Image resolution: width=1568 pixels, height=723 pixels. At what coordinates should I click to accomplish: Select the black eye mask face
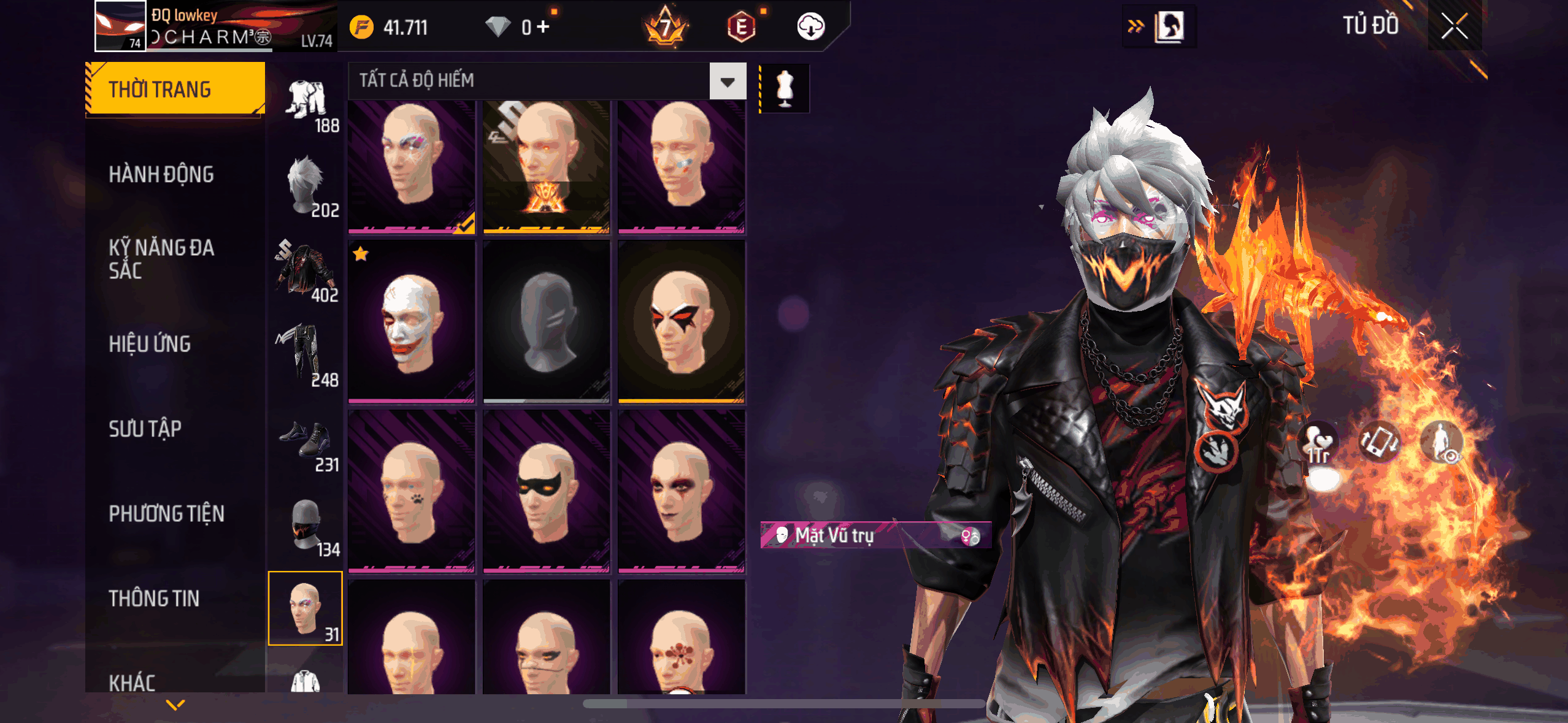546,491
